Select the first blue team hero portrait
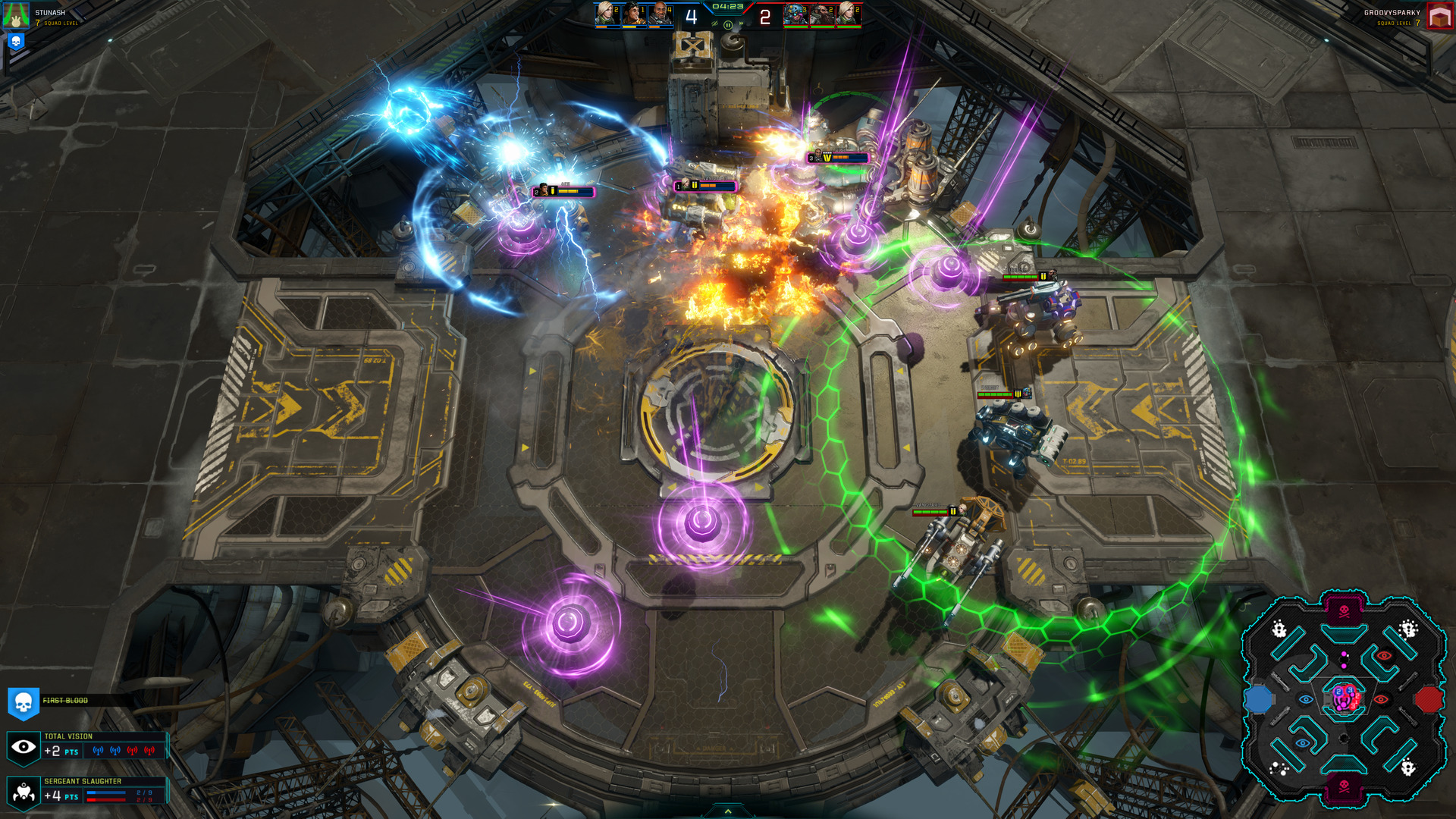Viewport: 1456px width, 819px height. click(603, 14)
